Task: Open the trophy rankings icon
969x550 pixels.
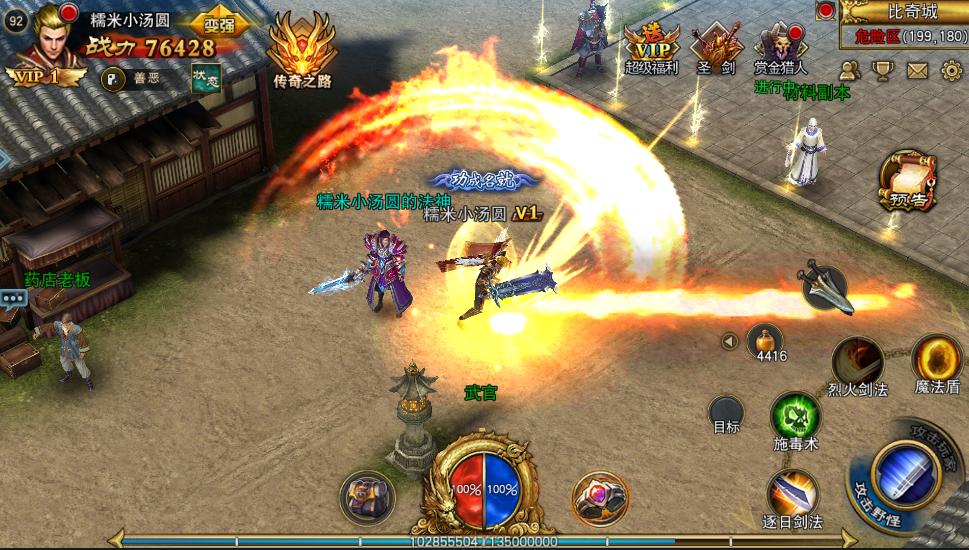Action: pos(883,70)
